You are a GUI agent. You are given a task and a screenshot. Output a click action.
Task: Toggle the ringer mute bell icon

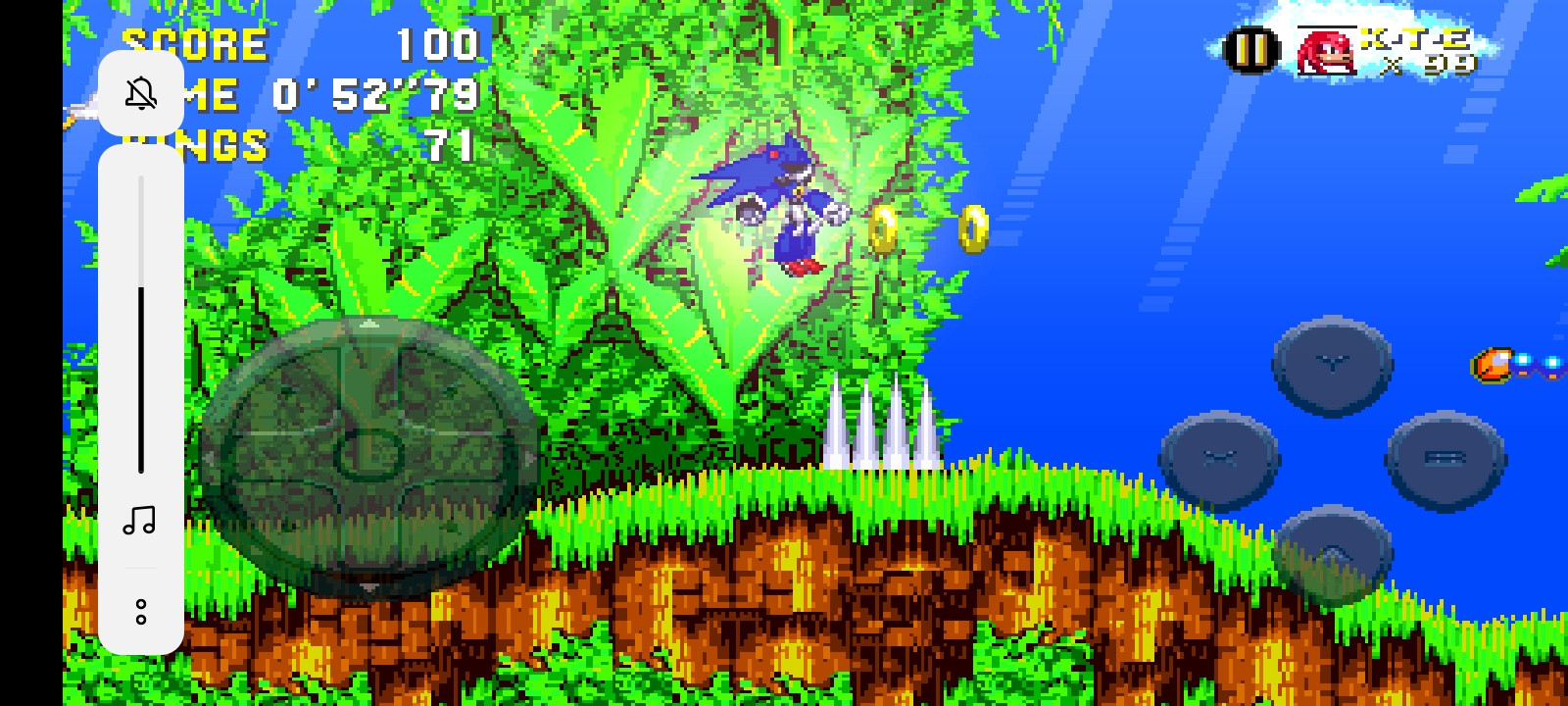click(141, 93)
